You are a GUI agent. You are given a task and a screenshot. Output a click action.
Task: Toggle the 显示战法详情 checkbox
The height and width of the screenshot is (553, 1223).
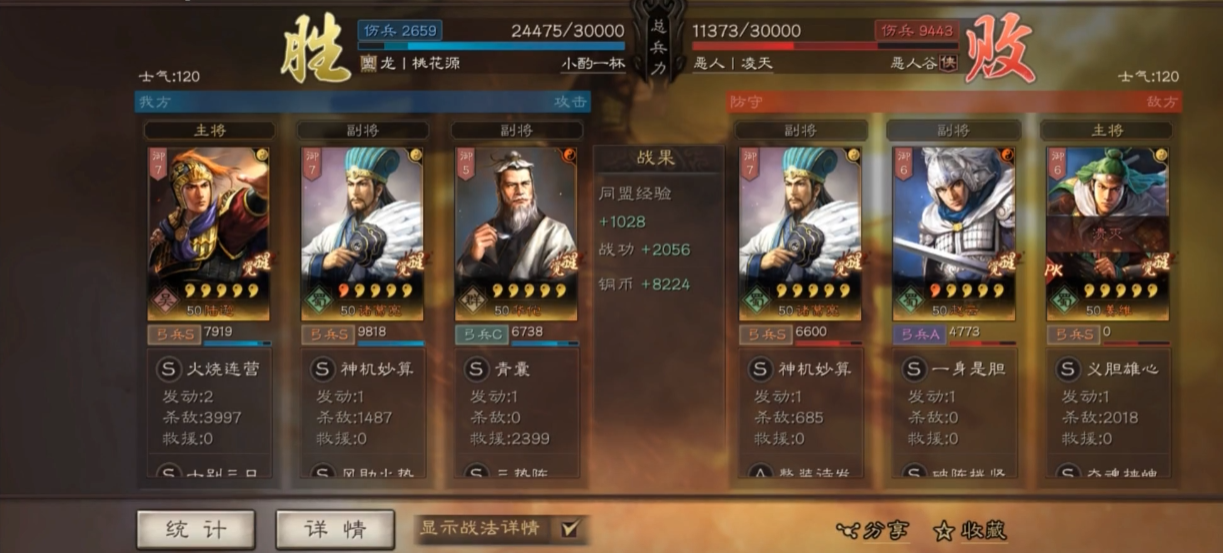570,528
